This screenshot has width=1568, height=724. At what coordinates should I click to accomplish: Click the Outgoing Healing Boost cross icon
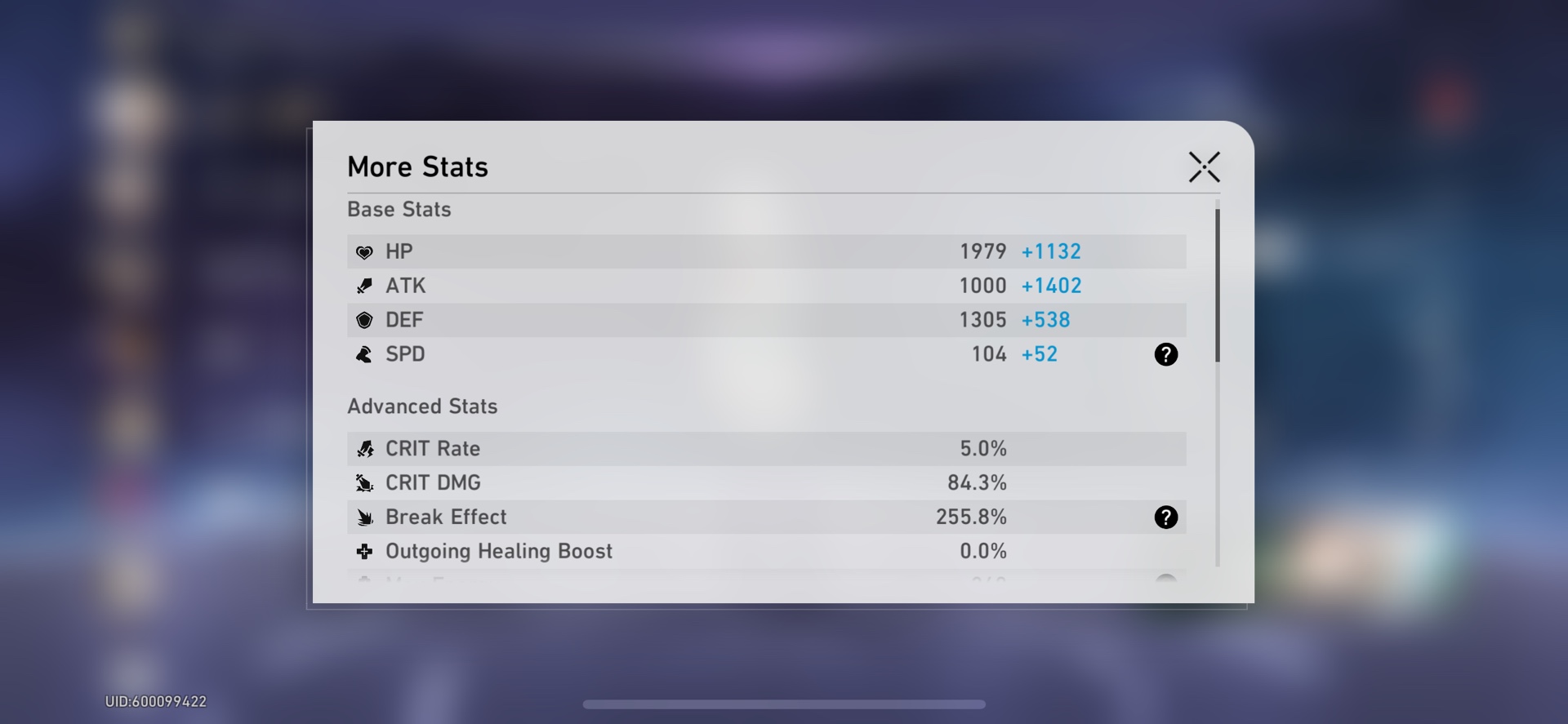[x=365, y=551]
